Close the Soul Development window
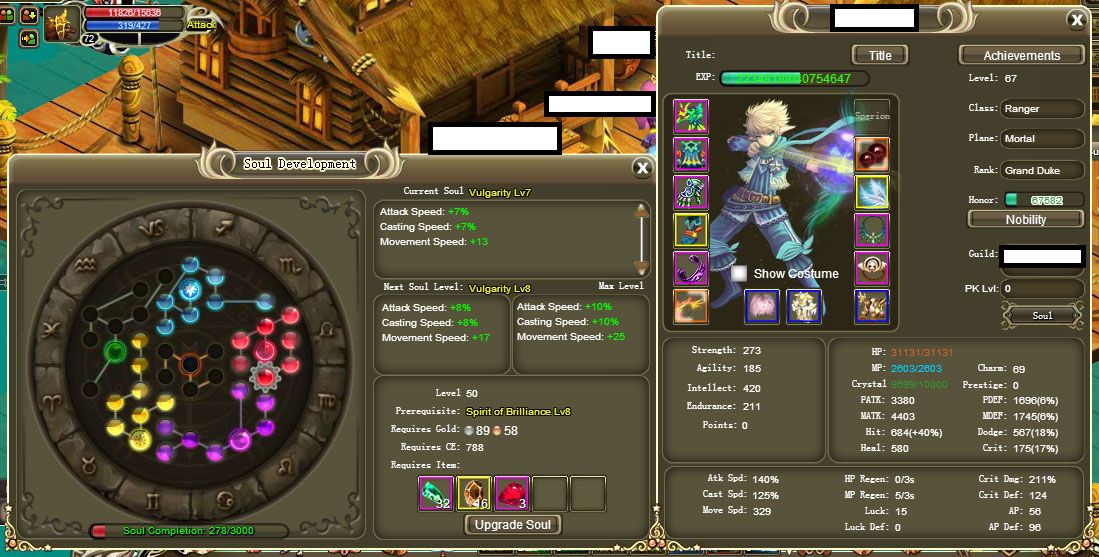This screenshot has width=1099, height=557. [642, 168]
